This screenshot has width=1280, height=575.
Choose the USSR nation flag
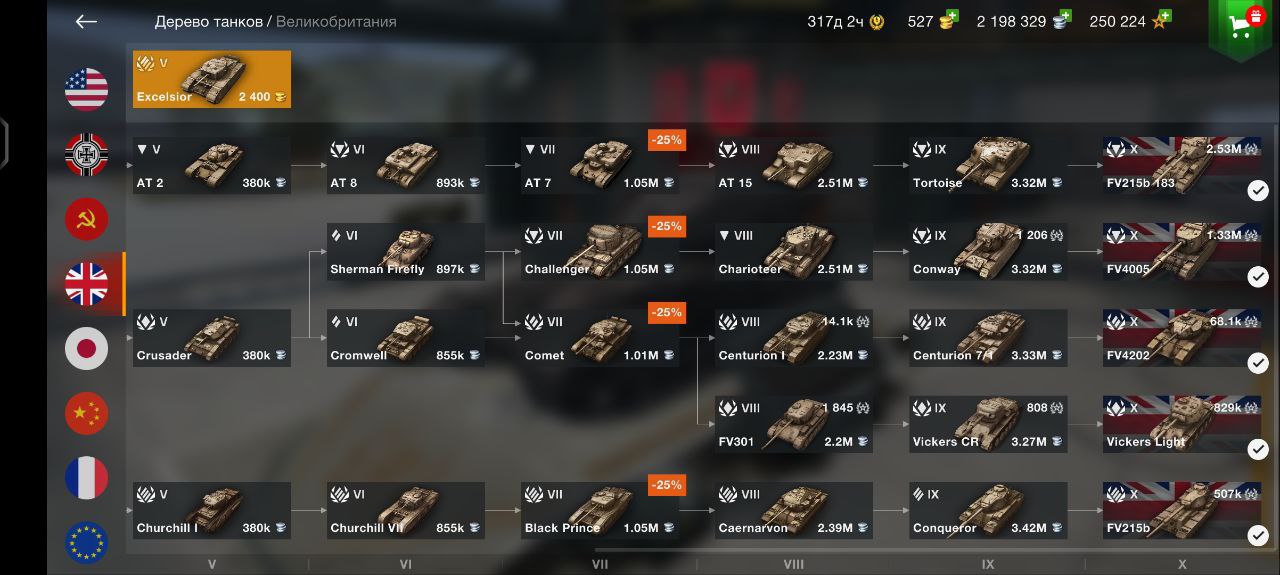[x=87, y=220]
